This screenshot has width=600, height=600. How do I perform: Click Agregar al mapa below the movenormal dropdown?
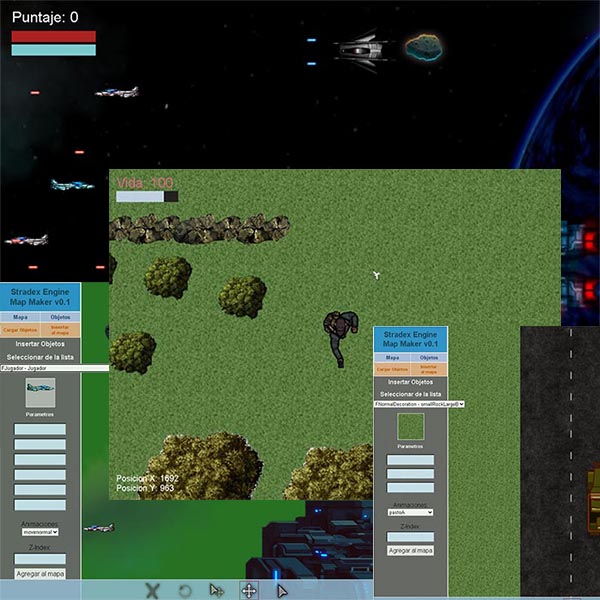pyautogui.click(x=40, y=573)
